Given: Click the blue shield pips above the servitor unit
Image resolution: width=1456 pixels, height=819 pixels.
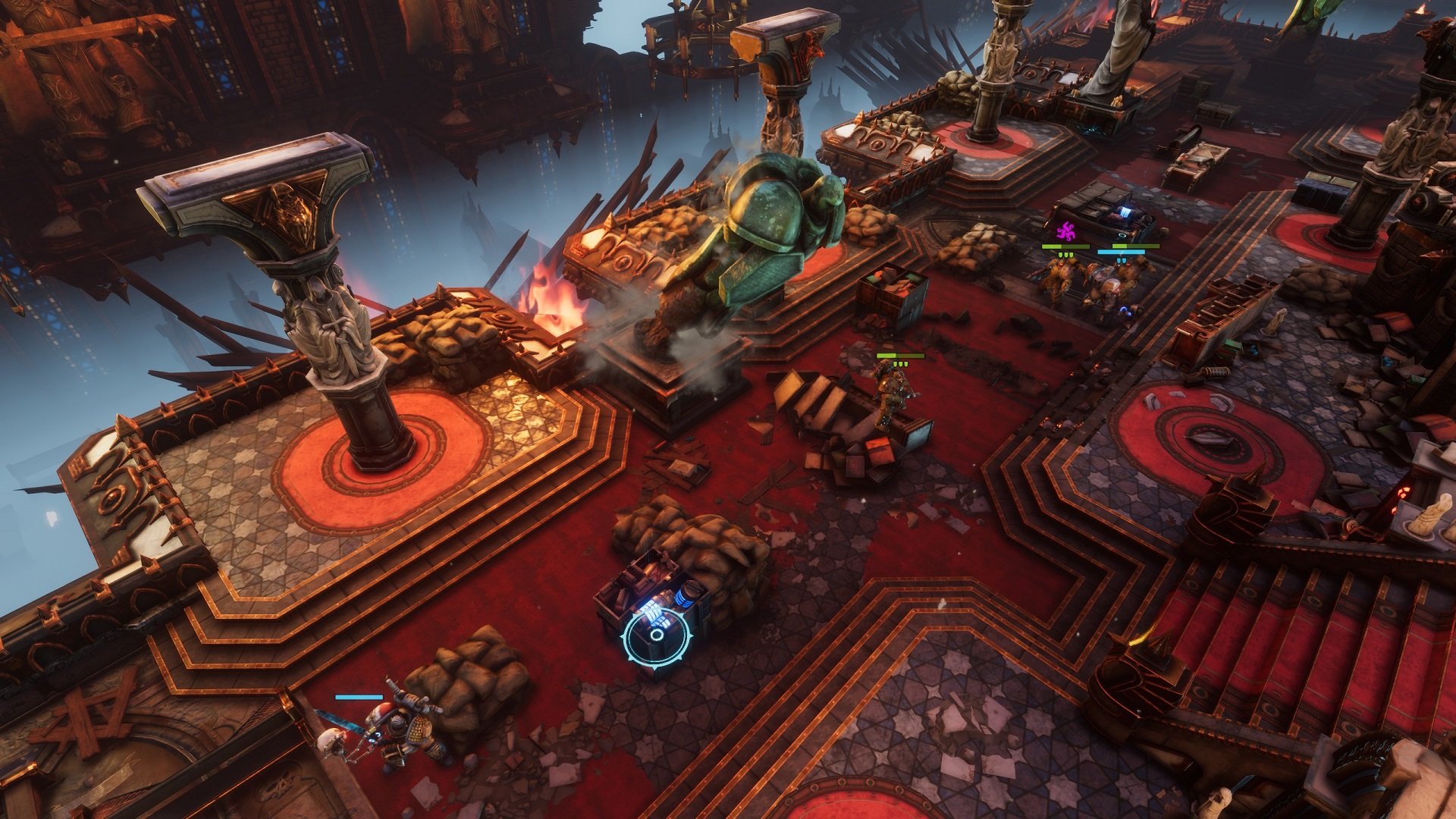Looking at the screenshot, I should [x=1121, y=261].
